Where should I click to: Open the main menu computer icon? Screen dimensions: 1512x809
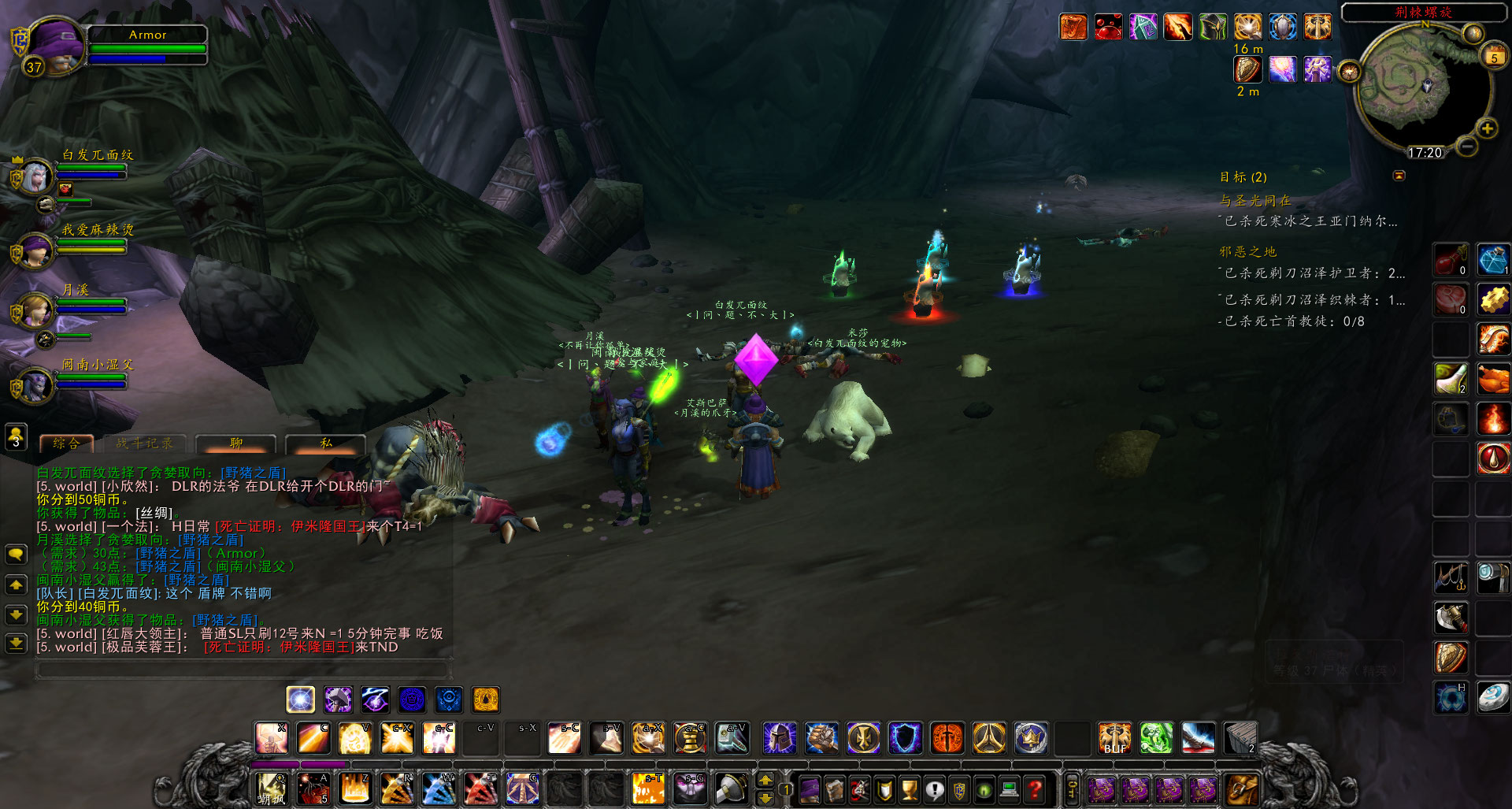click(1008, 791)
